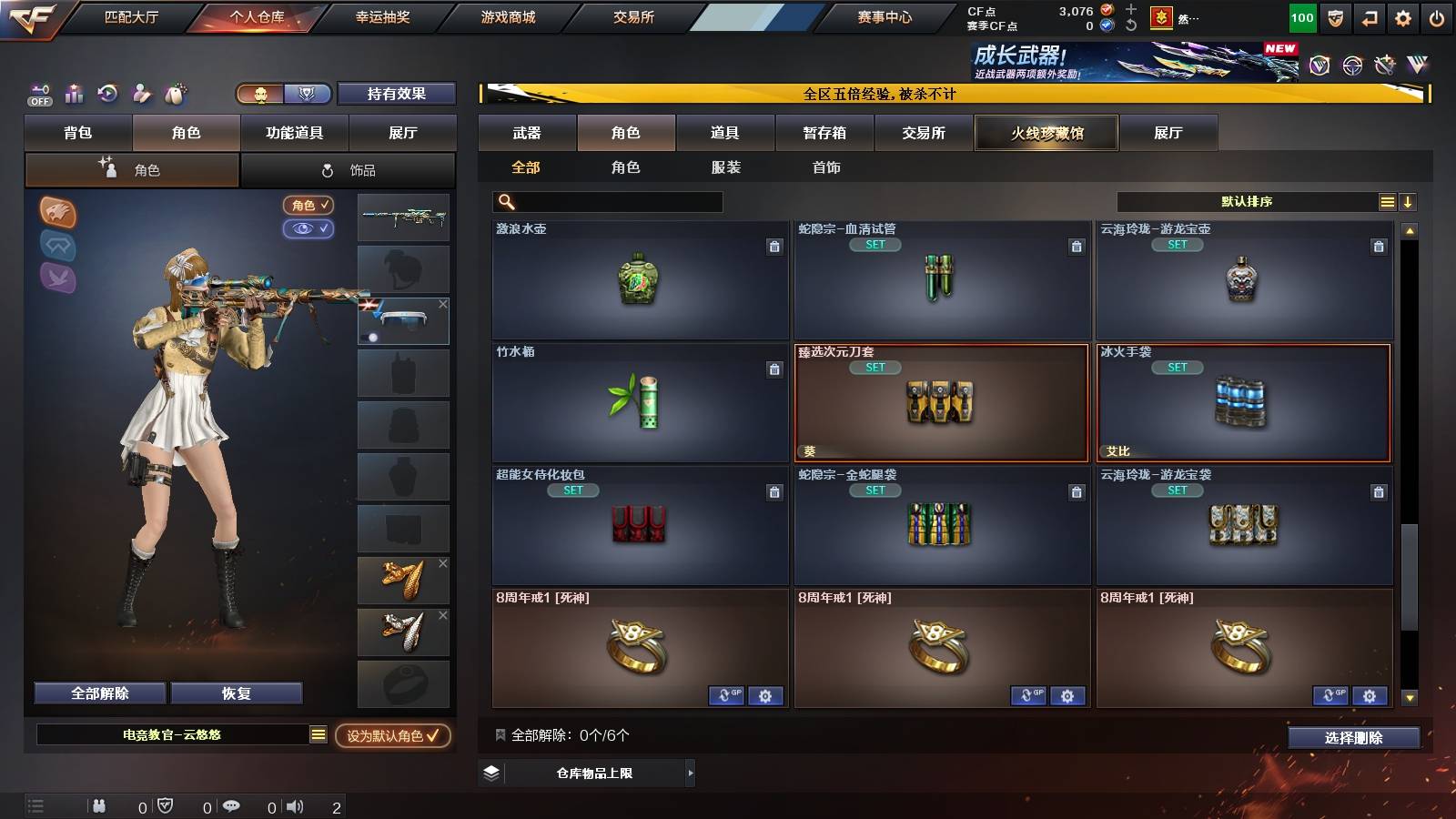Screen dimensions: 1456x819
Task: Open the 默认排序 sorting dropdown
Action: [x=1247, y=201]
